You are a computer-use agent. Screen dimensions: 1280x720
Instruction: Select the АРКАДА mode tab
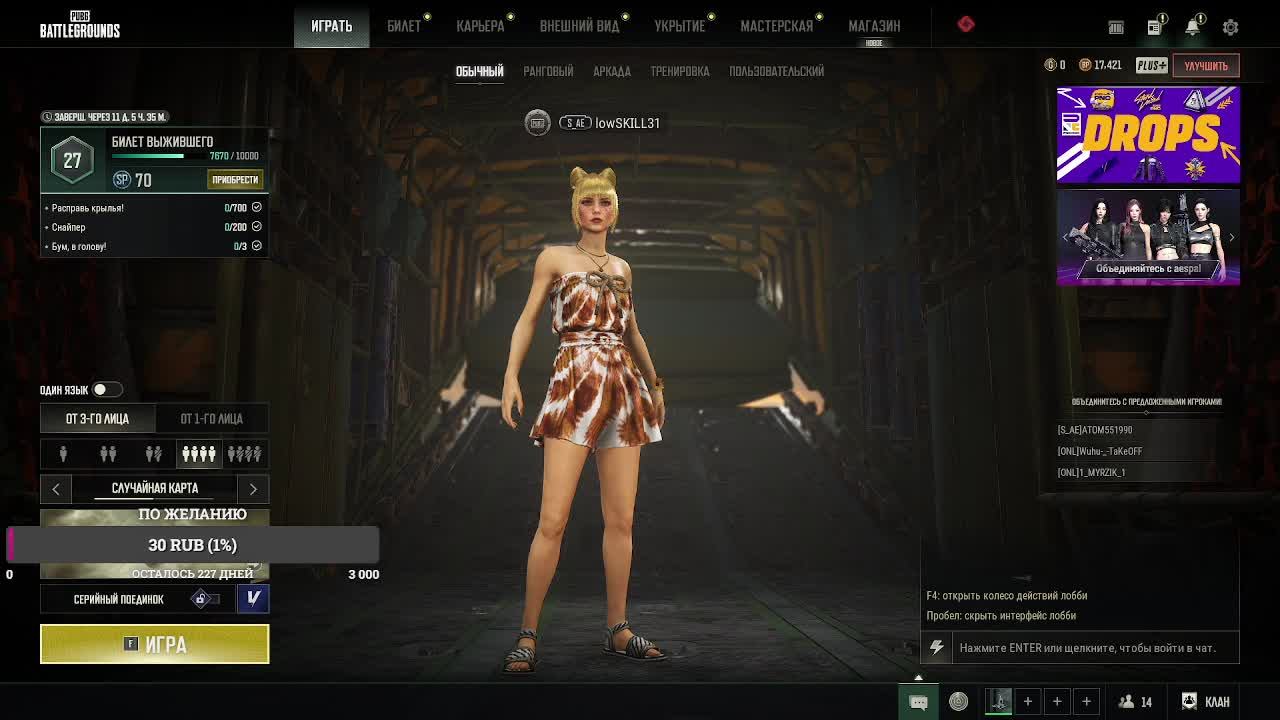[x=612, y=71]
